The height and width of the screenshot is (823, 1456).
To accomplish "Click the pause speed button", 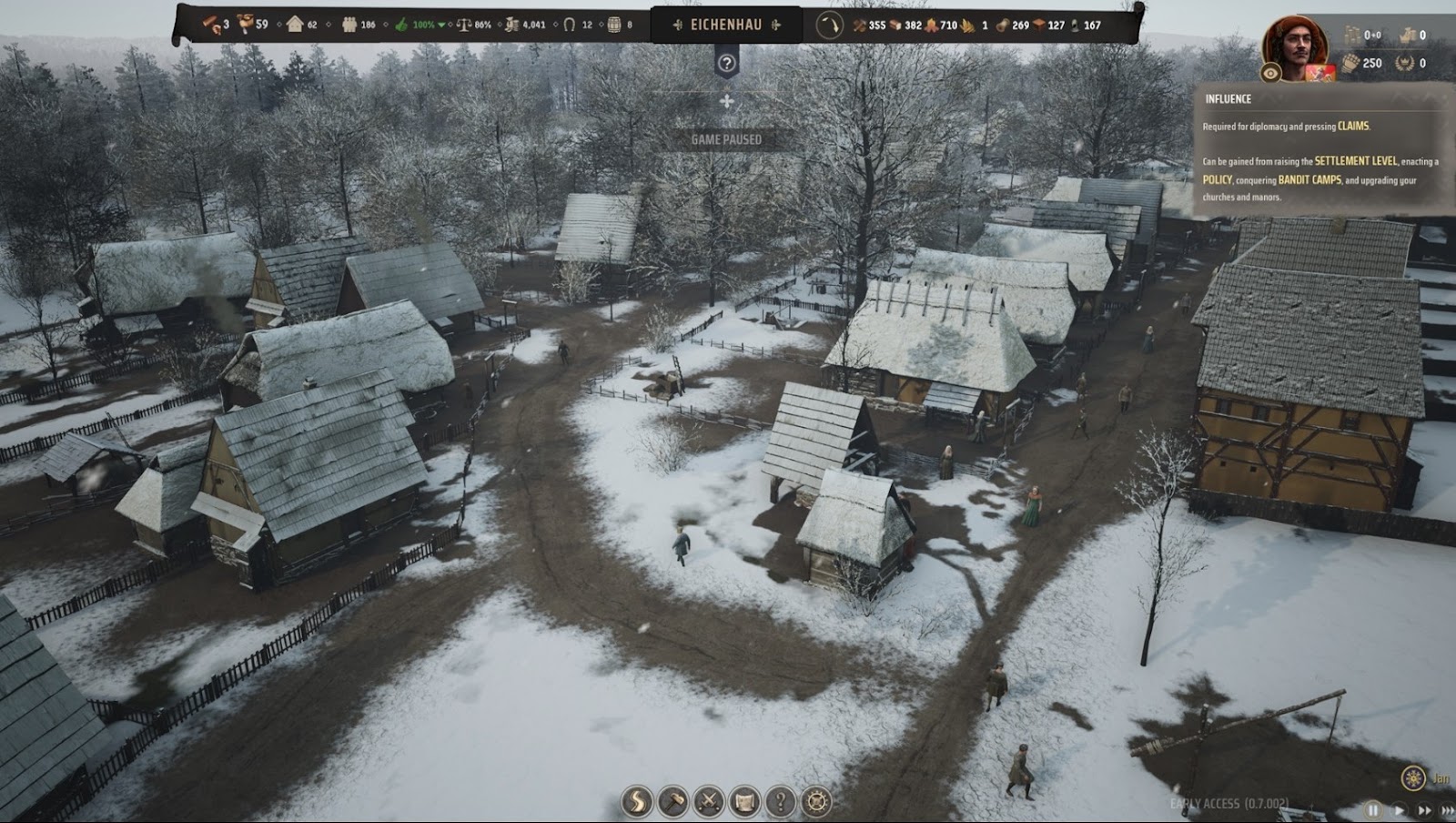I will click(1373, 809).
